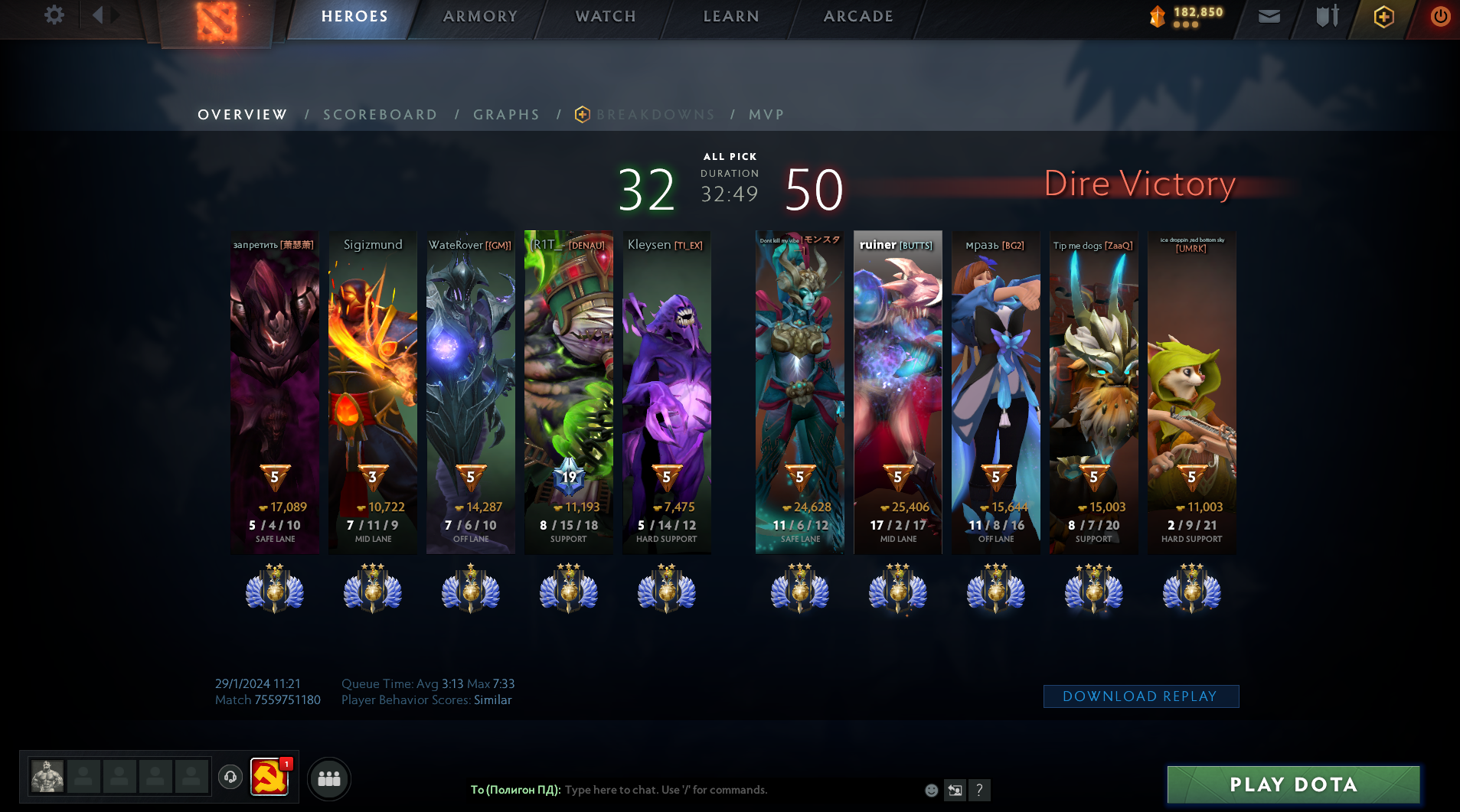
Task: Click the chat message input field
Action: click(735, 790)
